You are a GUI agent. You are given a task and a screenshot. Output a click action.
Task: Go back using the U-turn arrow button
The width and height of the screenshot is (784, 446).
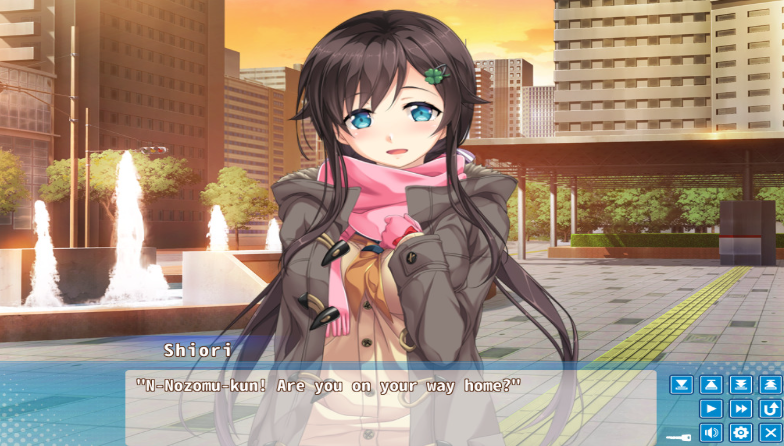[770, 409]
